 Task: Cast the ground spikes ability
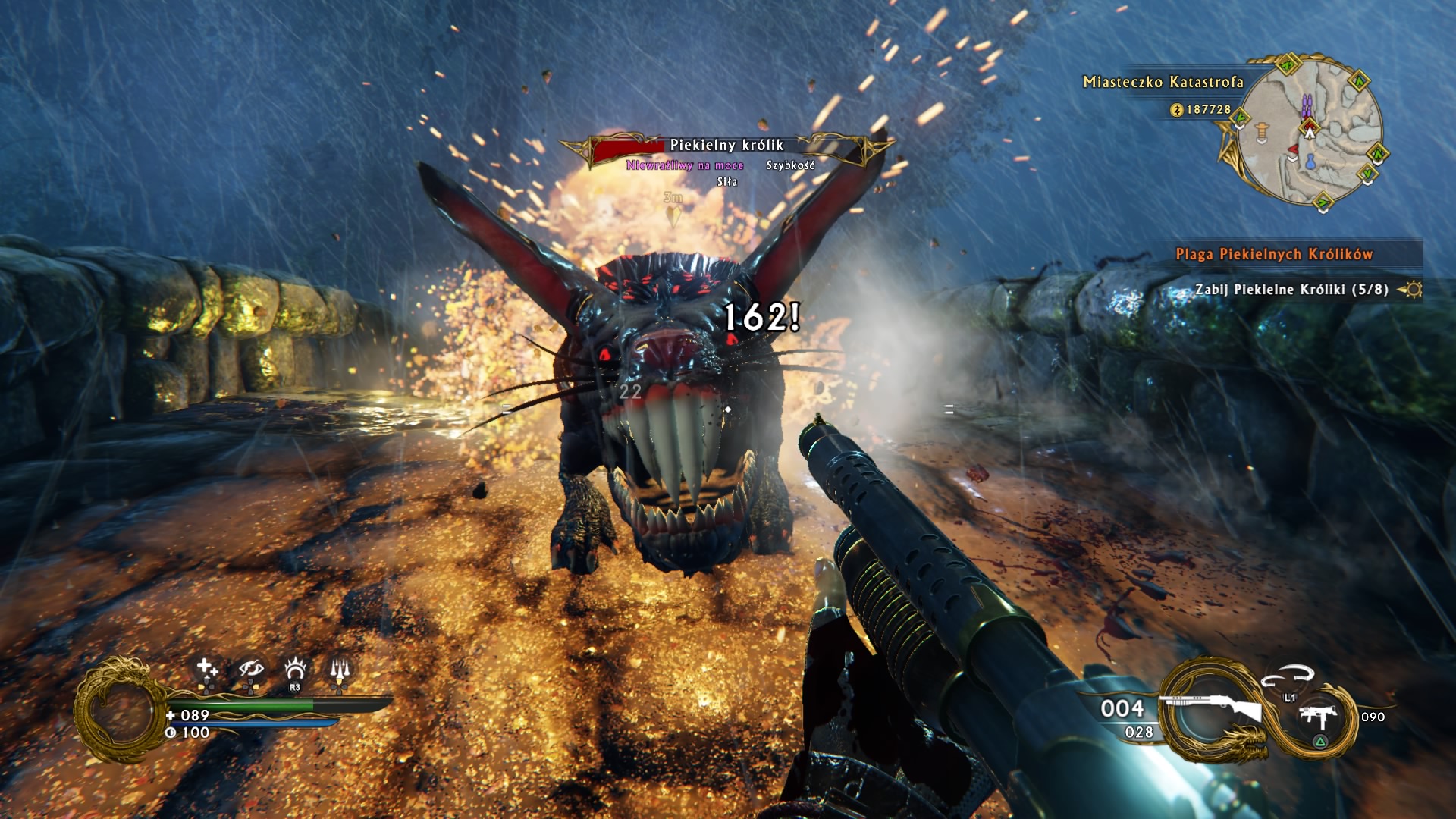339,669
